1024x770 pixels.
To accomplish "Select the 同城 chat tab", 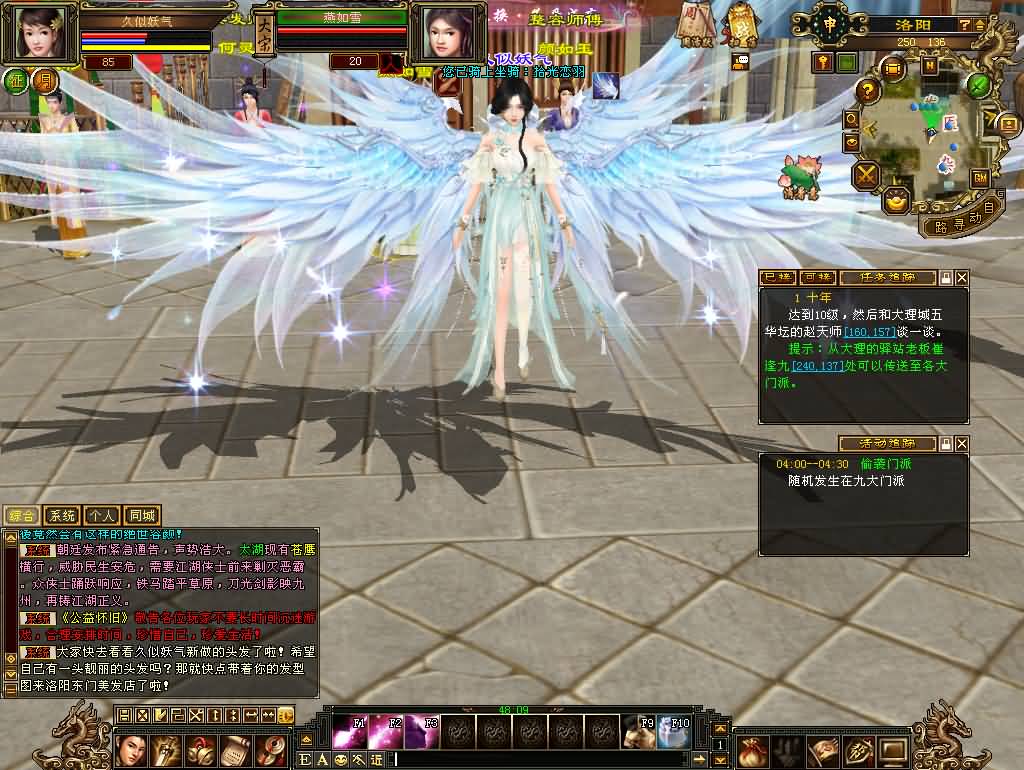I will pyautogui.click(x=142, y=516).
